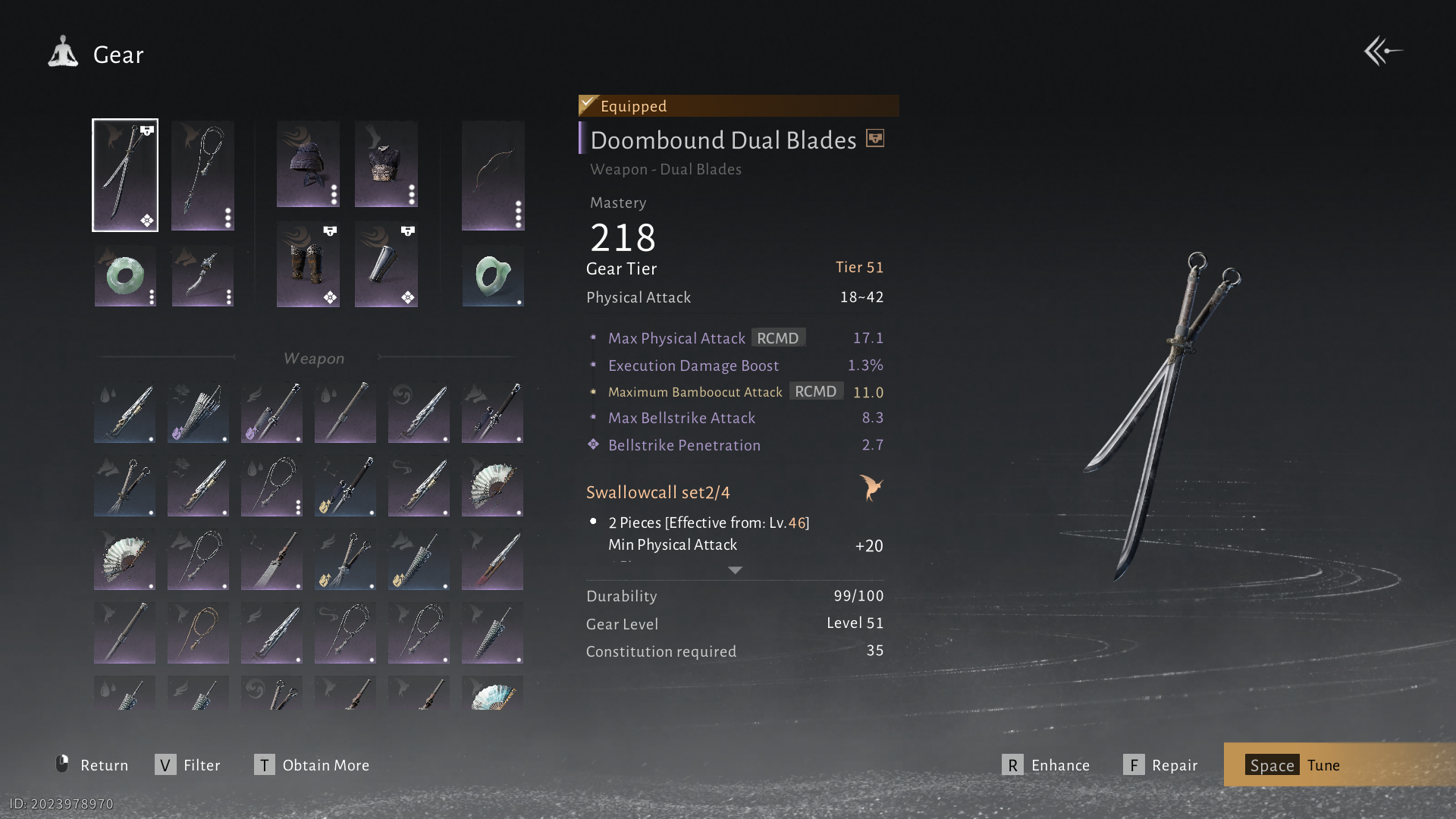
Task: Pick the jade ring accessory slot
Action: 125,276
